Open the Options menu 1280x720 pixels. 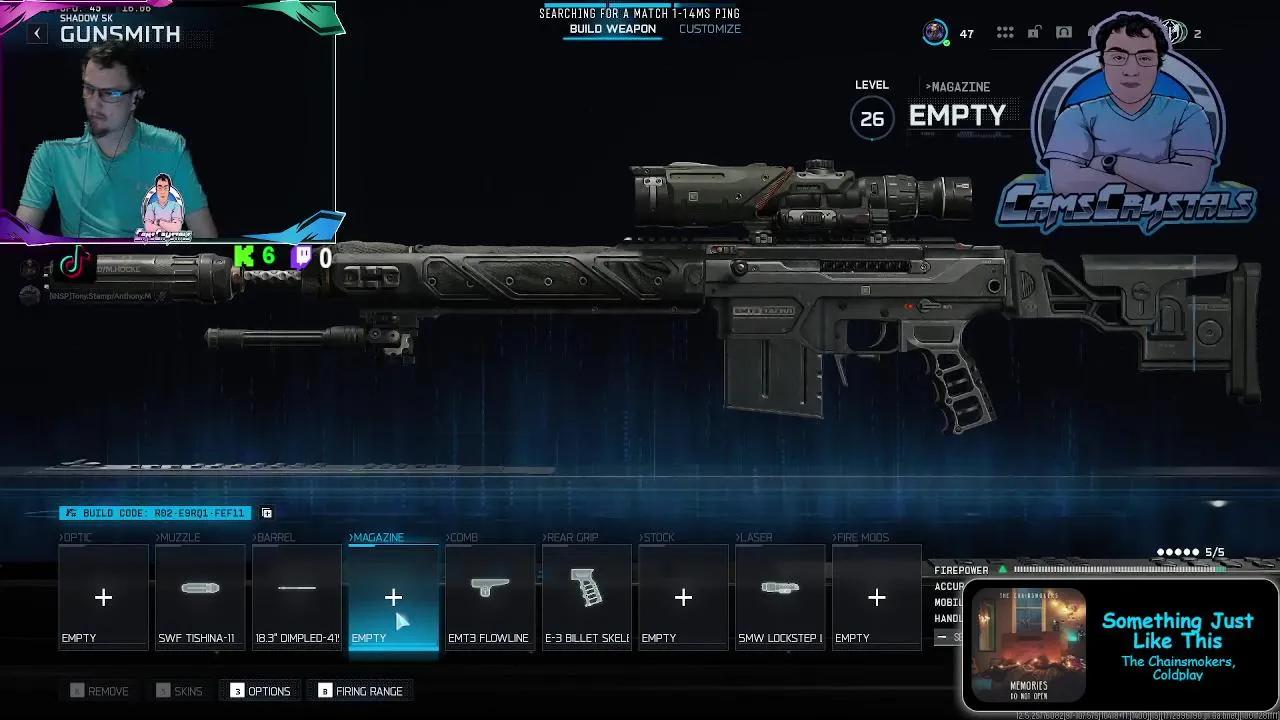tap(259, 690)
